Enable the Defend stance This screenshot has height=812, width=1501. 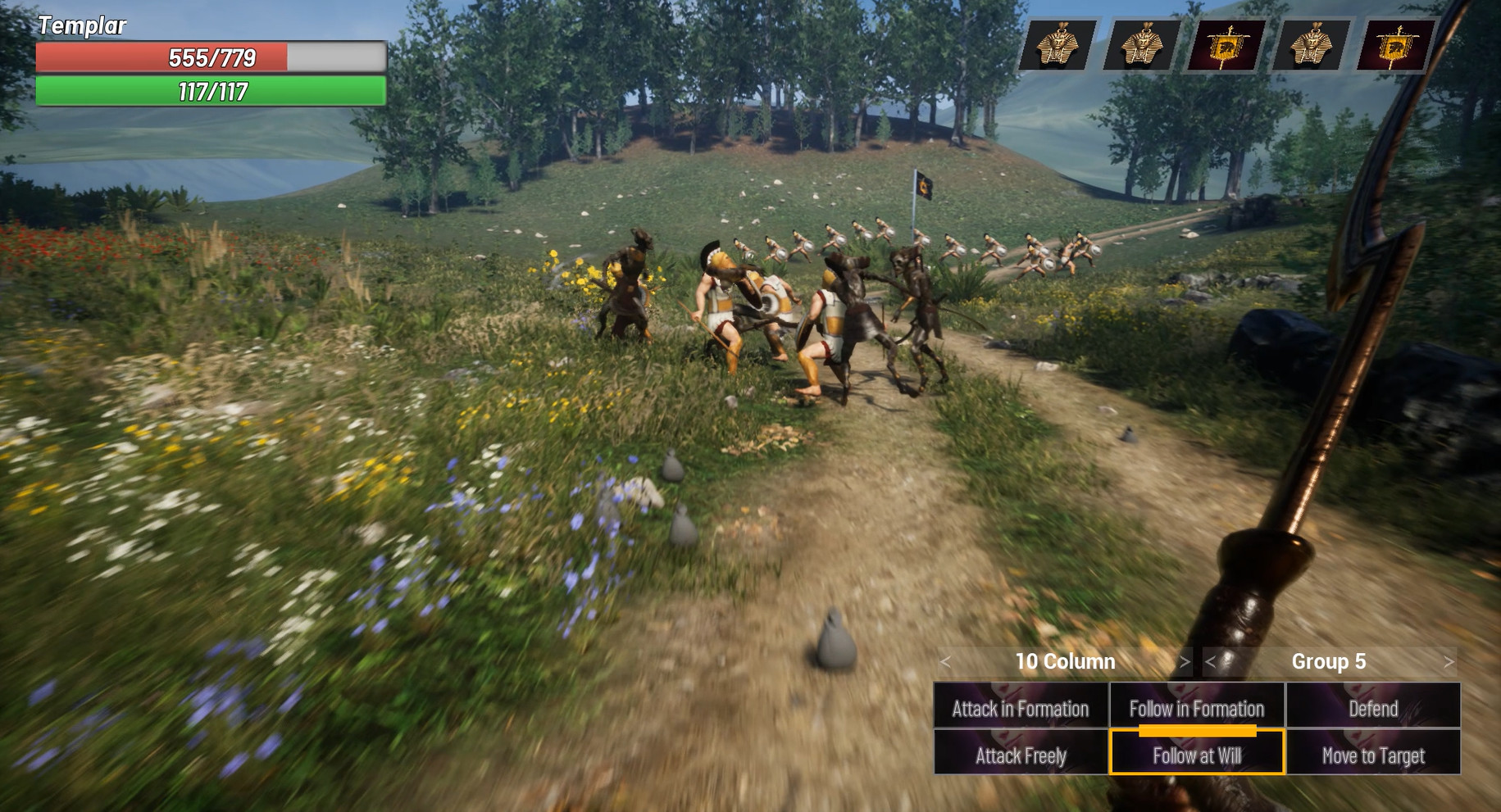1372,708
